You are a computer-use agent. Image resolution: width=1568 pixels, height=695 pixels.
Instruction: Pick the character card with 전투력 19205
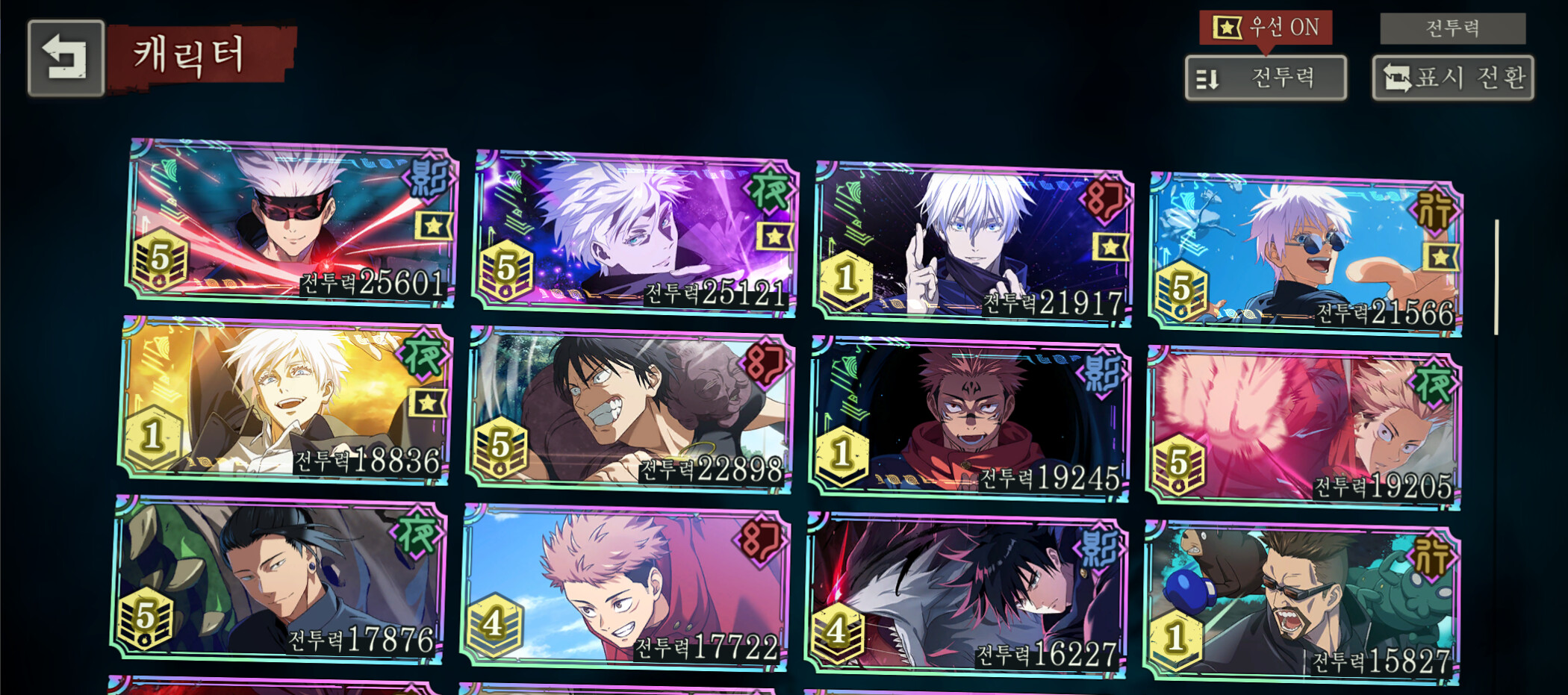pyautogui.click(x=1304, y=428)
